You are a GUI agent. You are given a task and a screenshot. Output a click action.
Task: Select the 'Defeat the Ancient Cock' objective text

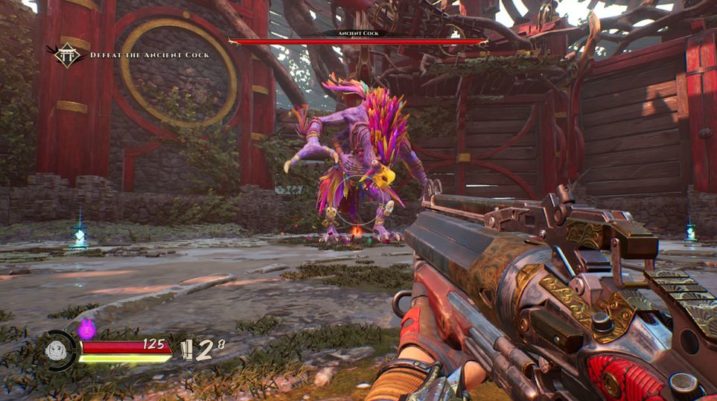[x=148, y=53]
